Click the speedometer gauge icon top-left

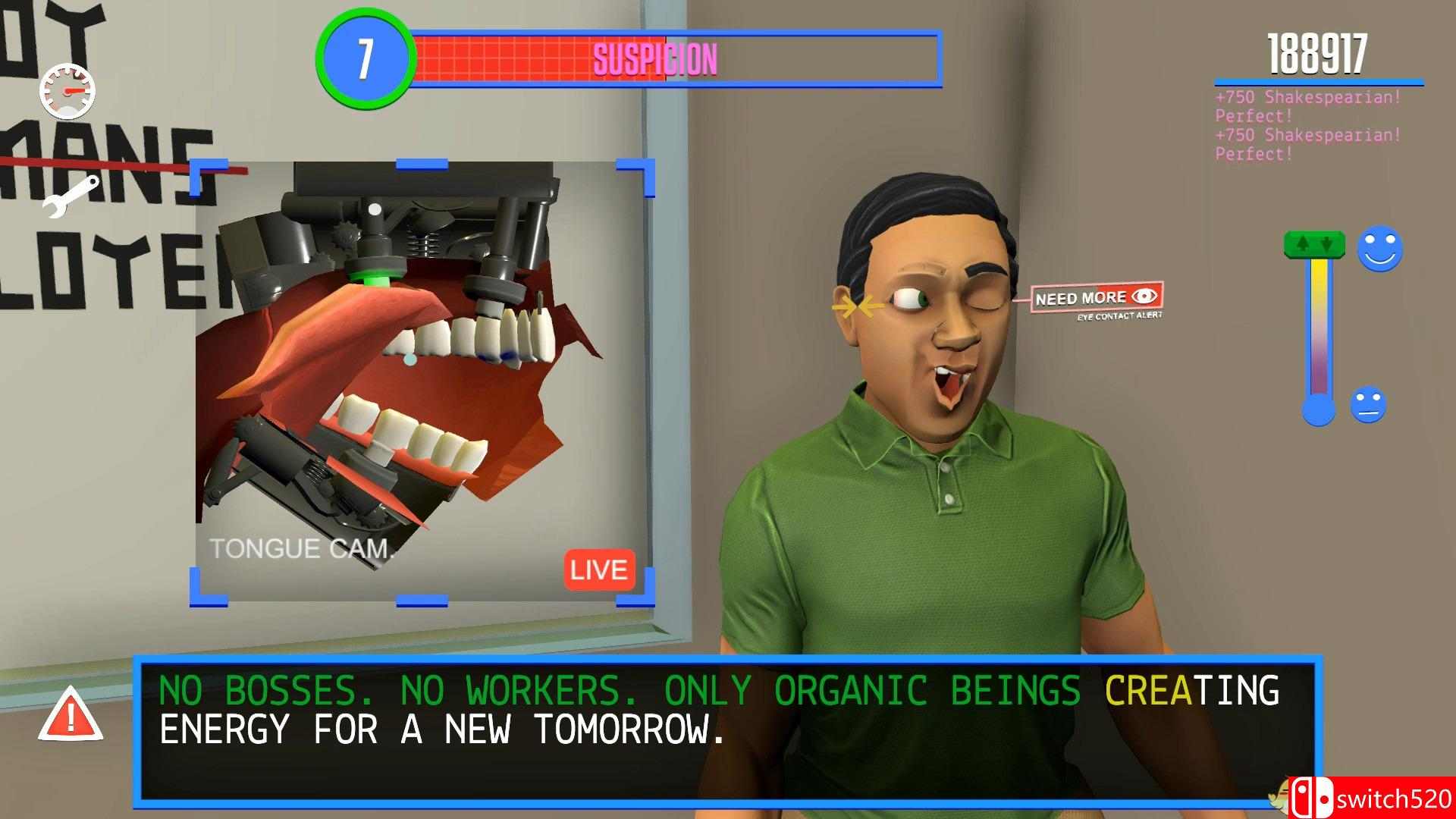68,90
